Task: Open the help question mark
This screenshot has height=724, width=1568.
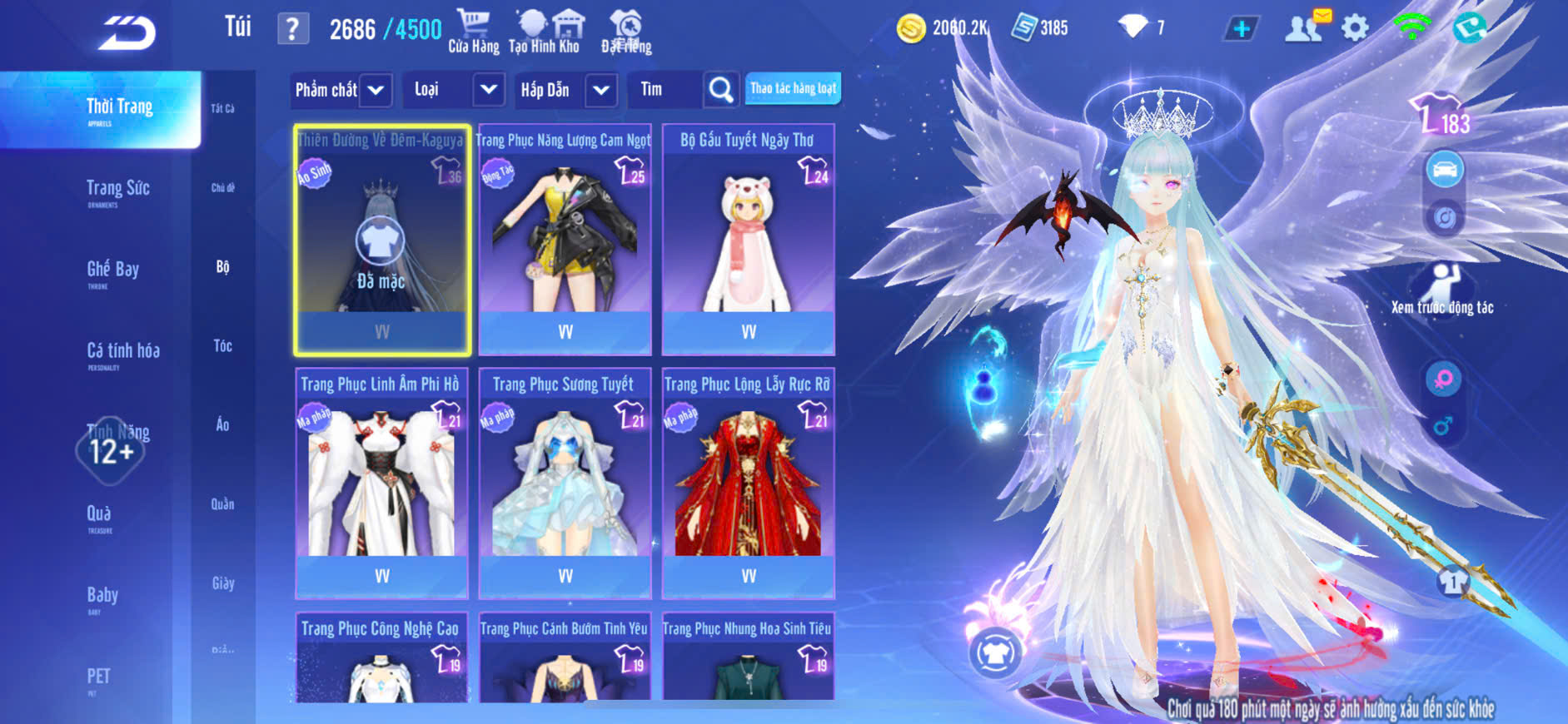Action: [292, 29]
